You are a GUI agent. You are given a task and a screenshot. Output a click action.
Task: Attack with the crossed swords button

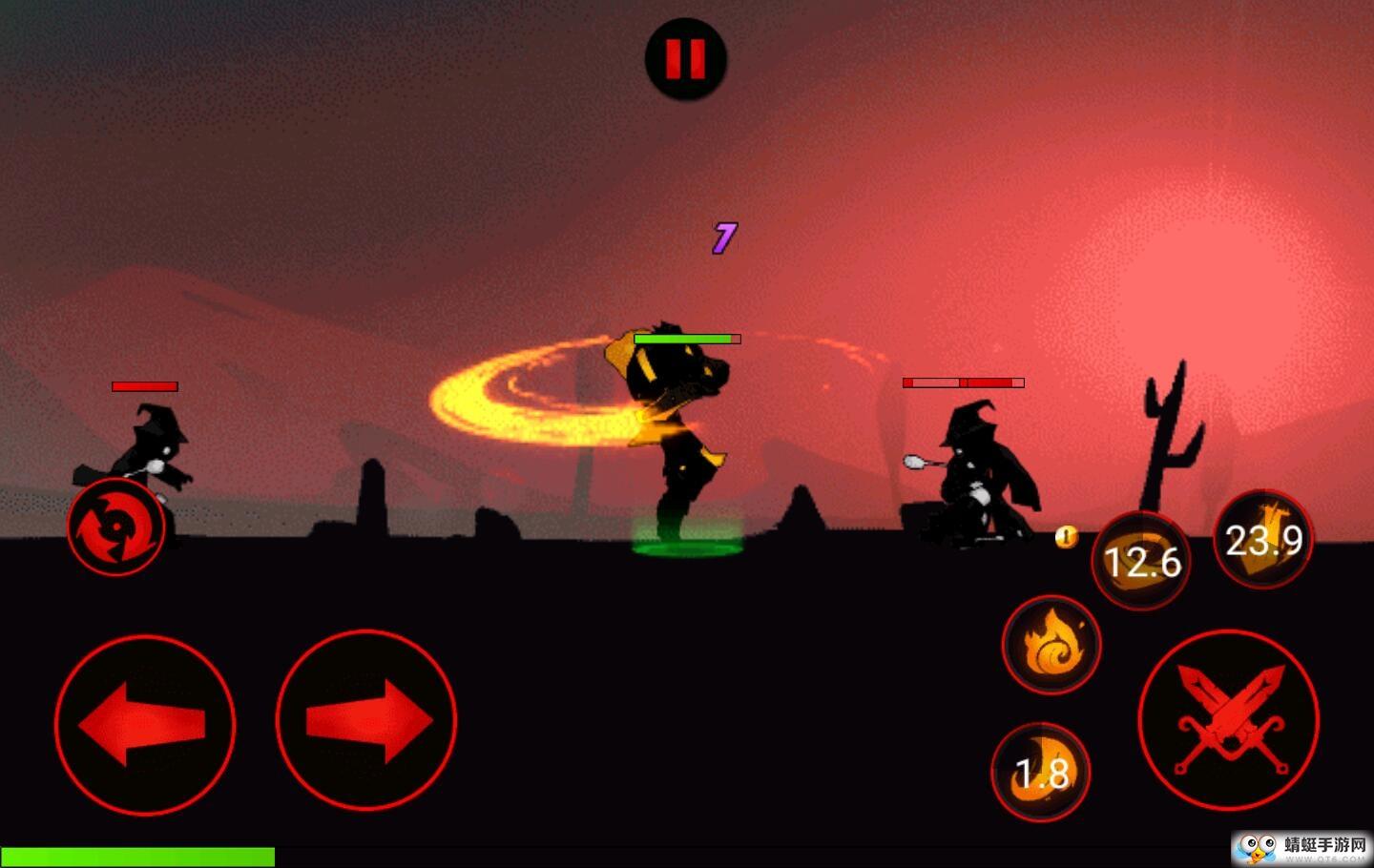(x=1228, y=720)
